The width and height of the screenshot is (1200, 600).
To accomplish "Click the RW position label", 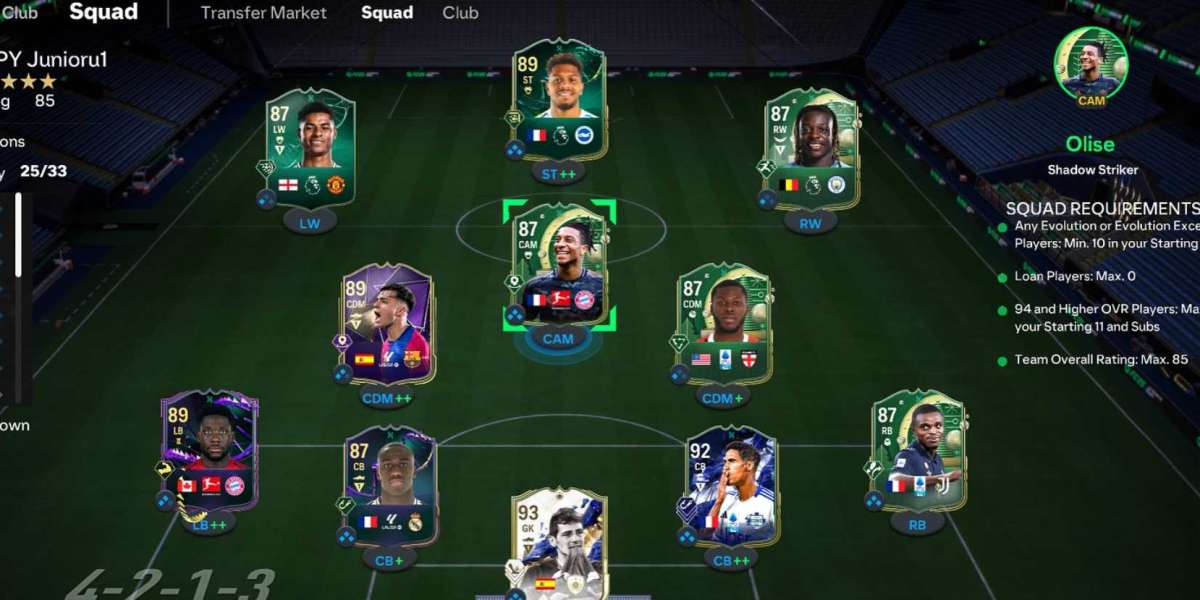I will point(810,223).
